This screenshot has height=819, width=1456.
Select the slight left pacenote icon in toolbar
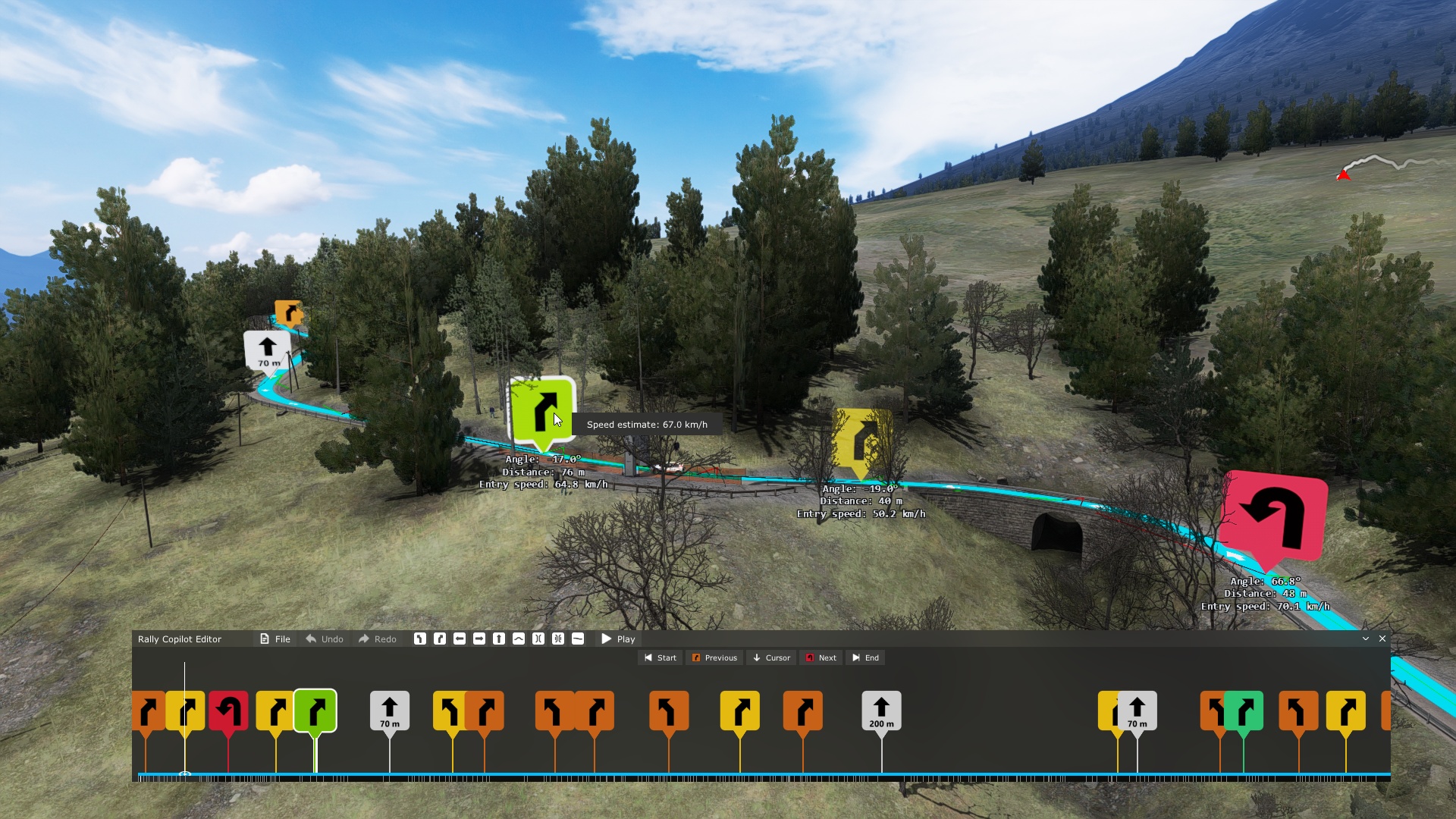(x=421, y=639)
